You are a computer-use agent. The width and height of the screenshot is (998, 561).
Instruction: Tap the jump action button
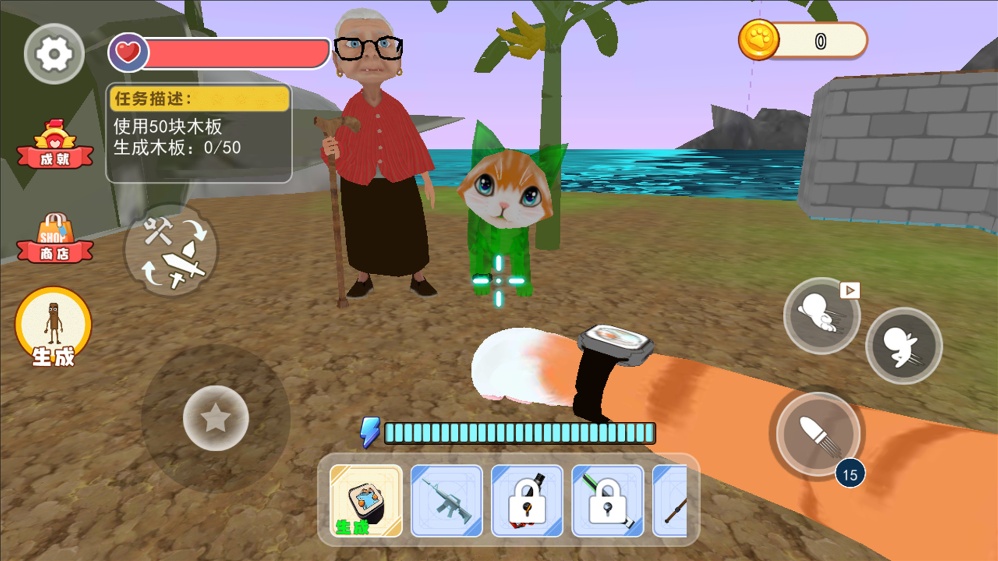point(903,346)
